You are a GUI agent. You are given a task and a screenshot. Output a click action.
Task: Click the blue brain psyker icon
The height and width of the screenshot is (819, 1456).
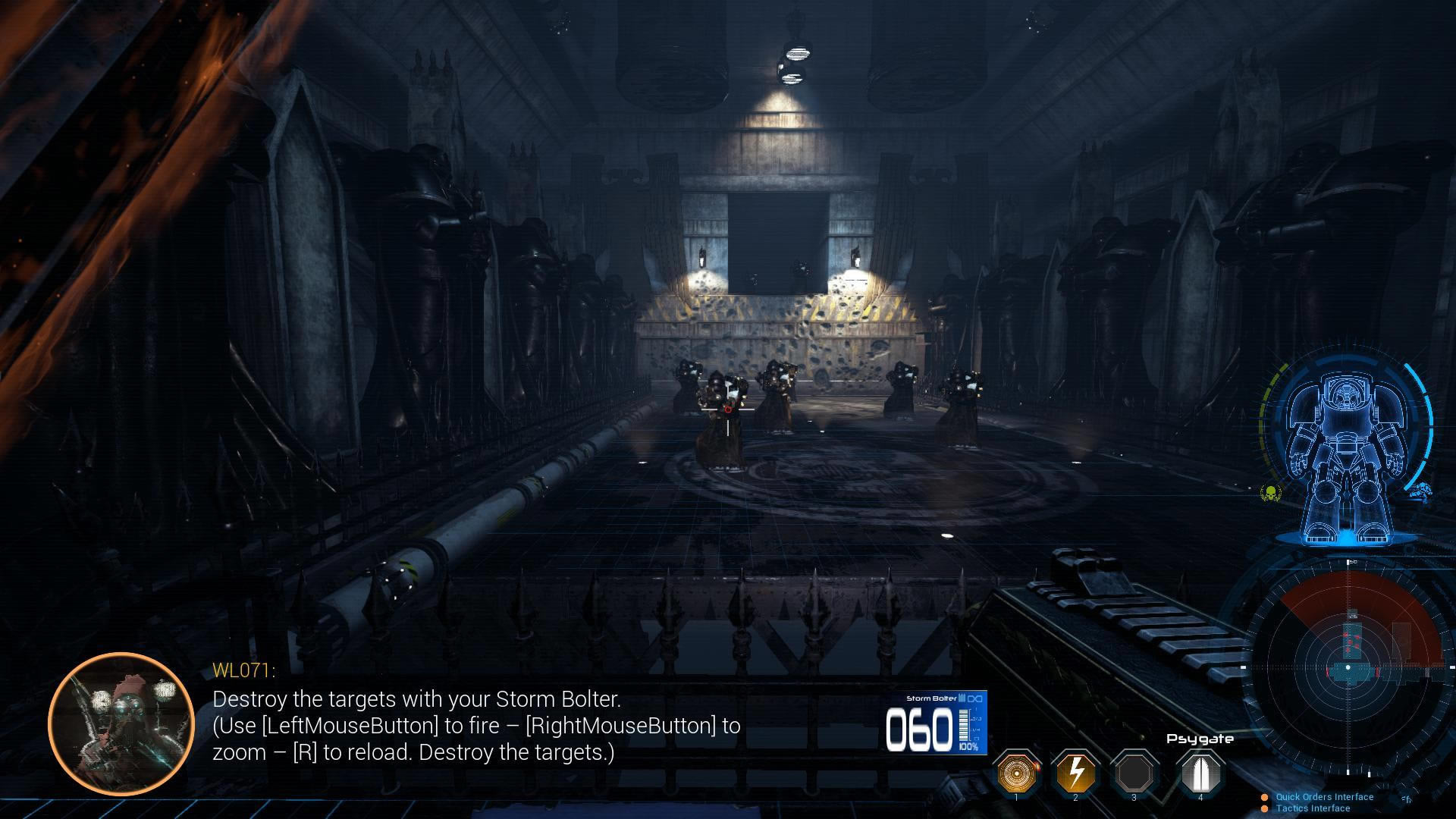(x=1420, y=493)
